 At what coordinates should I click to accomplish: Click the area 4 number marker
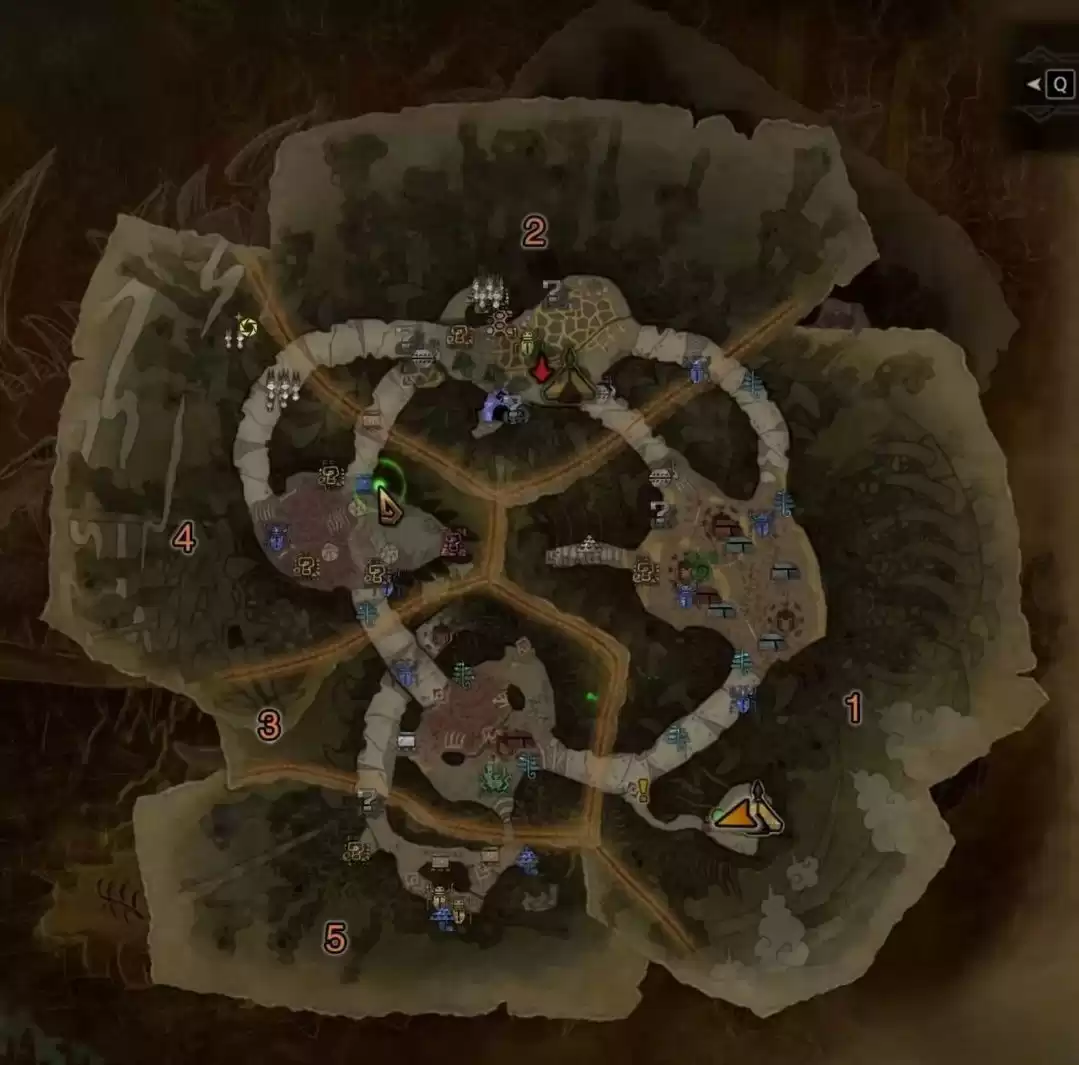click(183, 540)
